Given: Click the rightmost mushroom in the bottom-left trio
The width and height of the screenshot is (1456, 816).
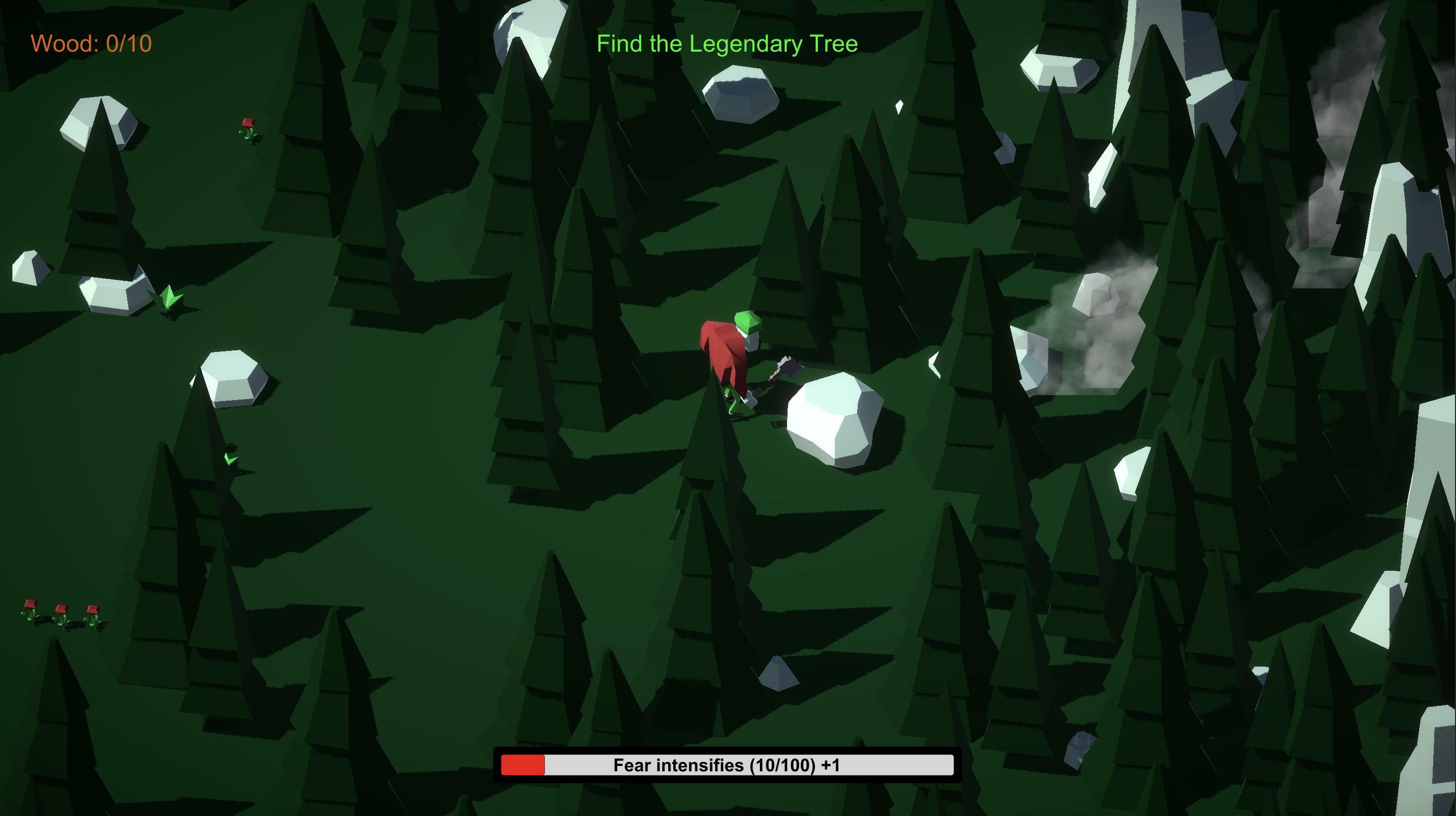Looking at the screenshot, I should click(92, 609).
